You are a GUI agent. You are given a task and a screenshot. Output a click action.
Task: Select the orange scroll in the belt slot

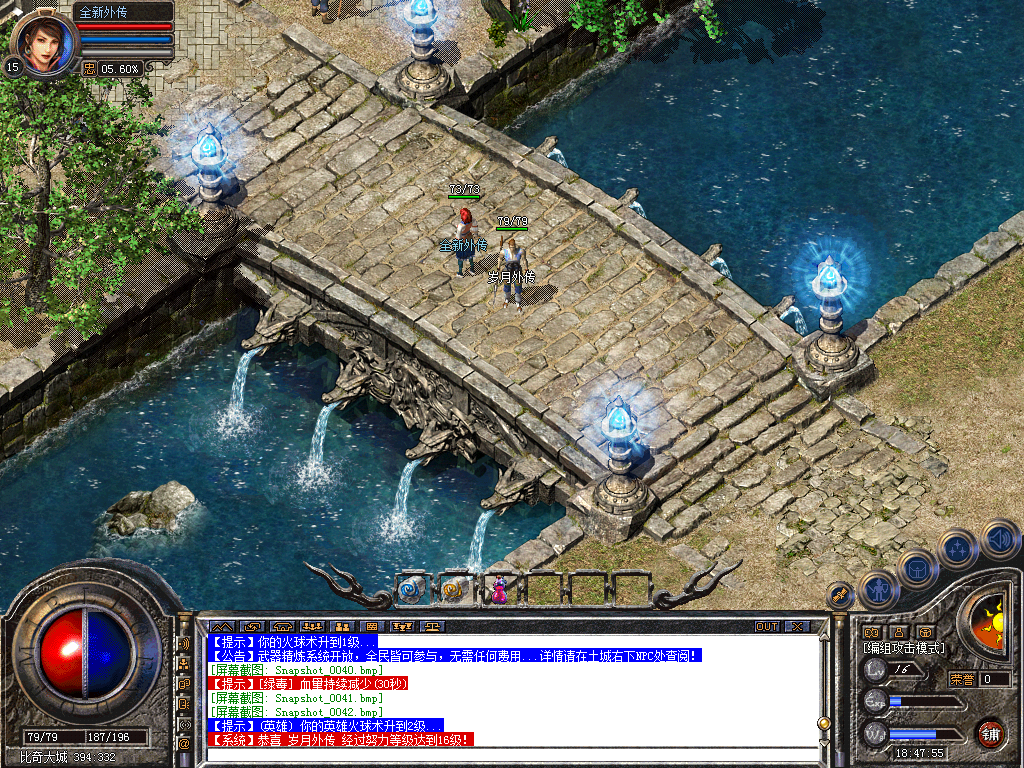(x=454, y=590)
